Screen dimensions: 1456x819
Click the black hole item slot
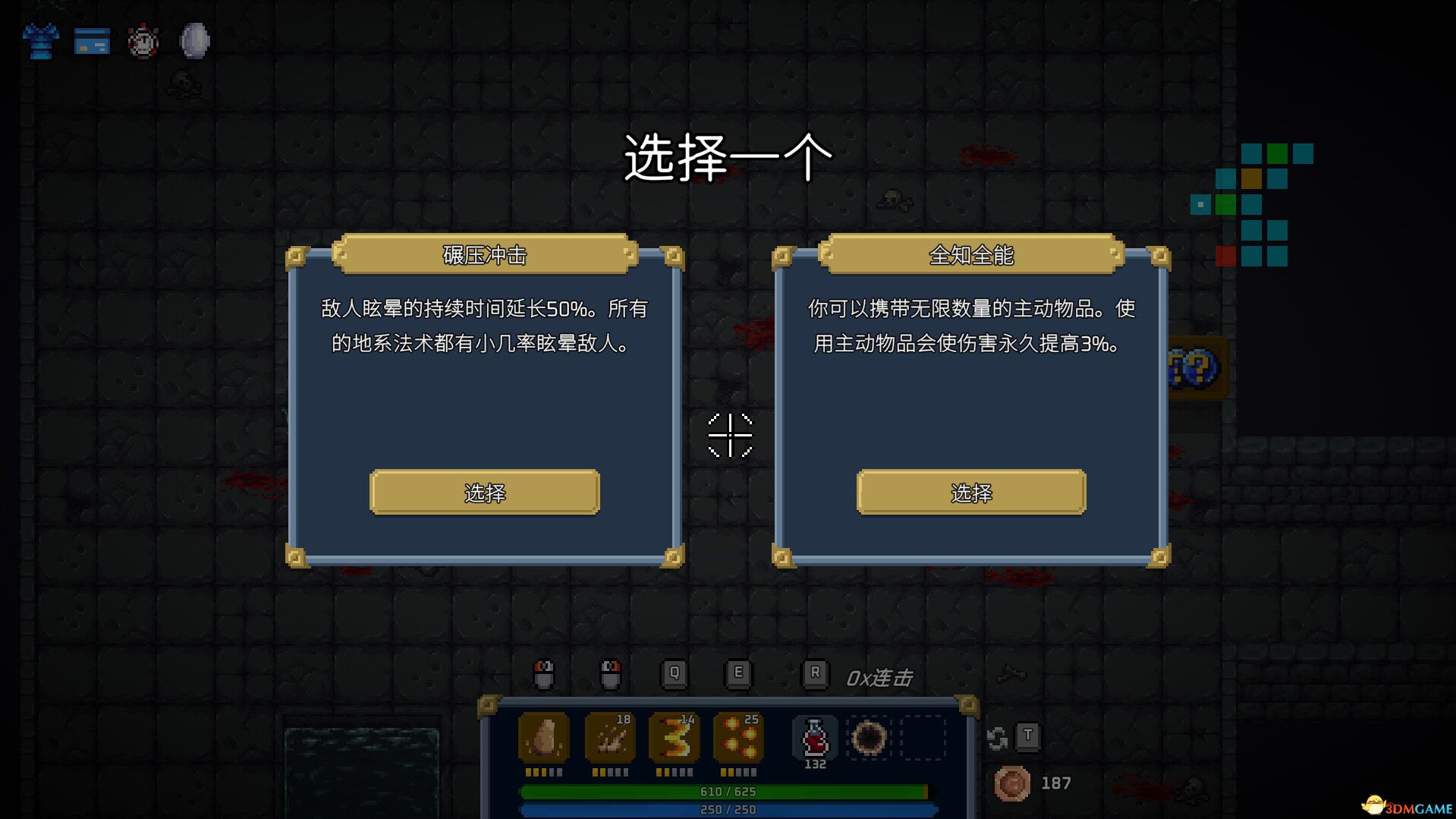point(868,735)
